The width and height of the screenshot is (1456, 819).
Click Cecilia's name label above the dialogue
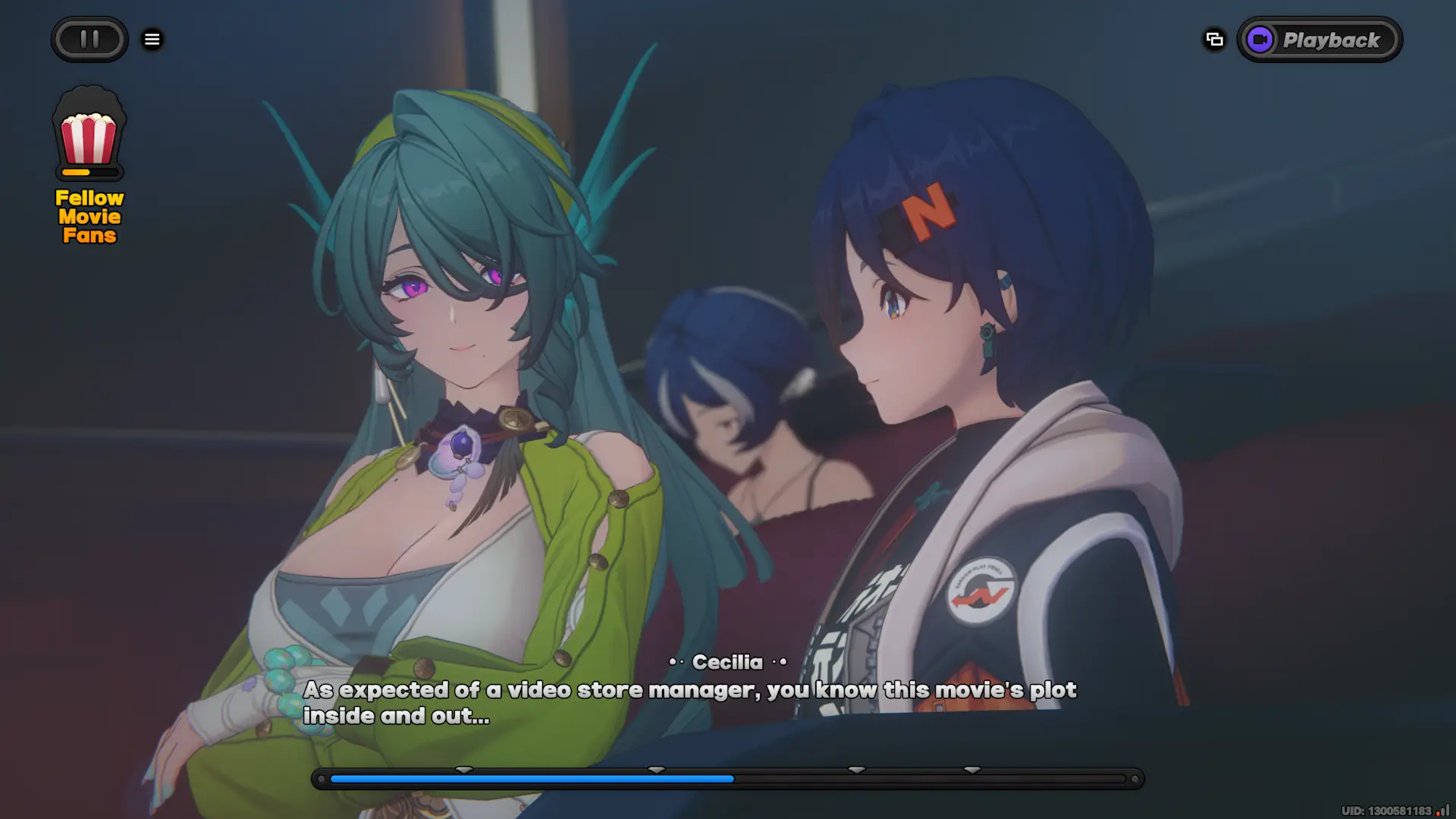tap(727, 662)
